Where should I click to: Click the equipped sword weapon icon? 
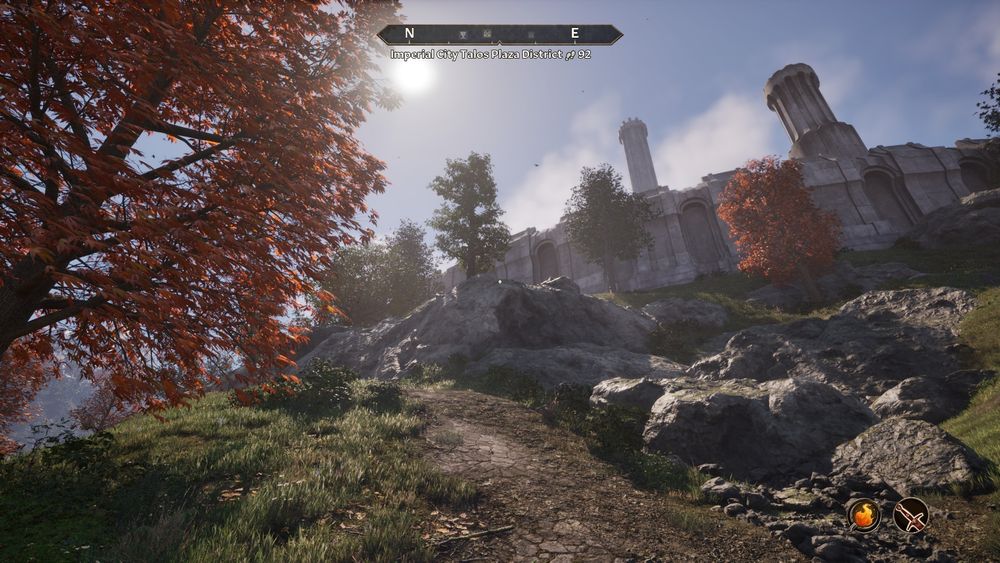pyautogui.click(x=911, y=515)
